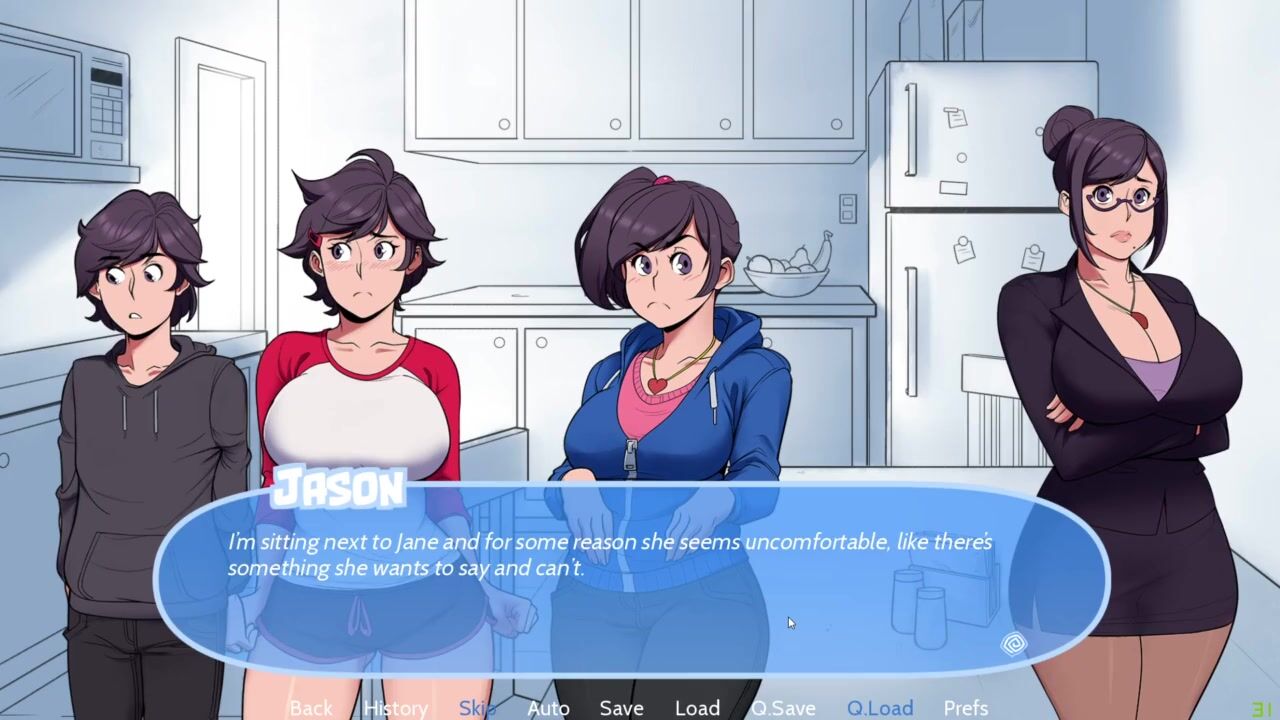1280x720 pixels.
Task: Open the Prefs settings menu
Action: (x=965, y=708)
